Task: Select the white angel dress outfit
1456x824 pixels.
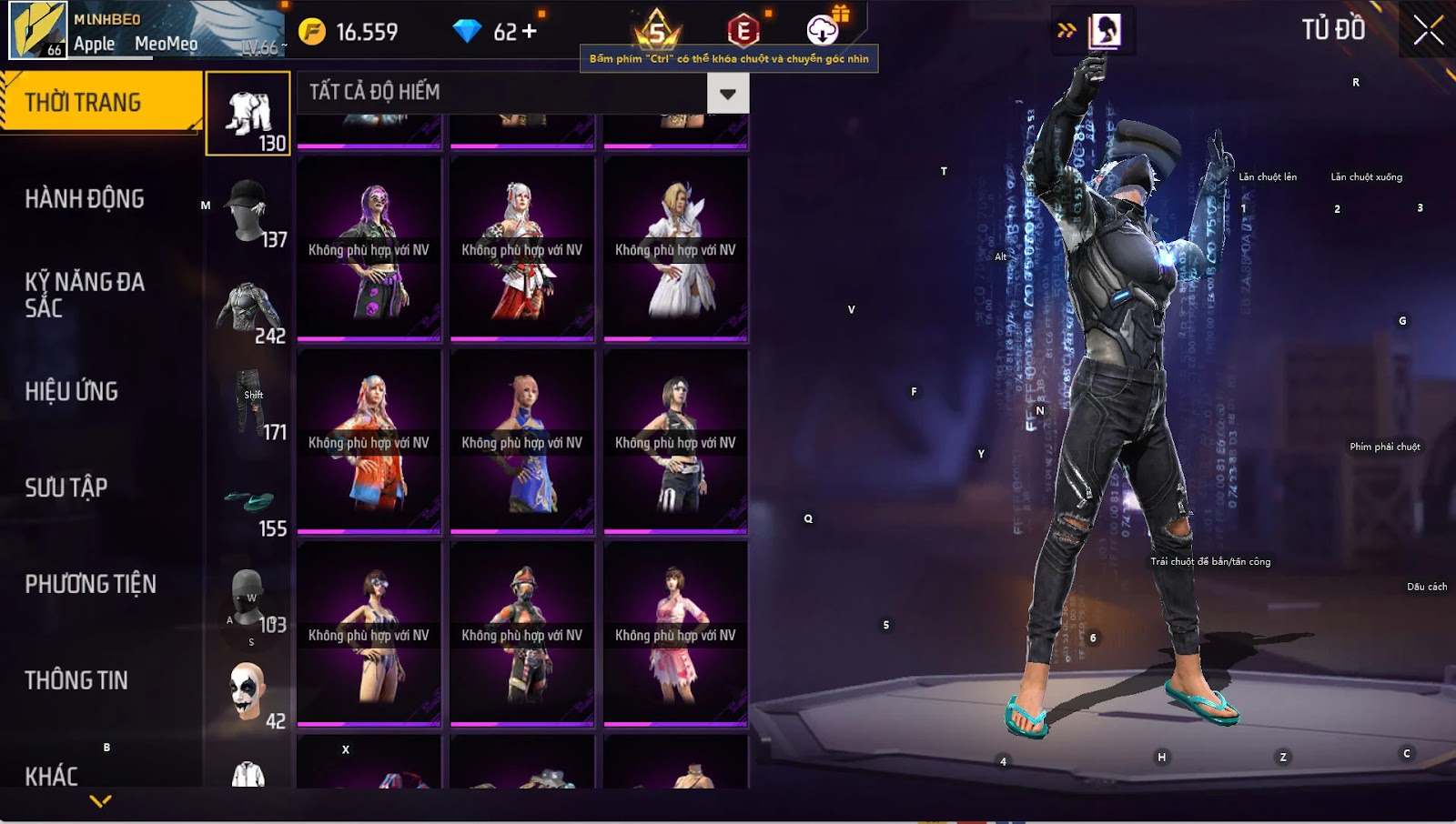Action: click(675, 250)
